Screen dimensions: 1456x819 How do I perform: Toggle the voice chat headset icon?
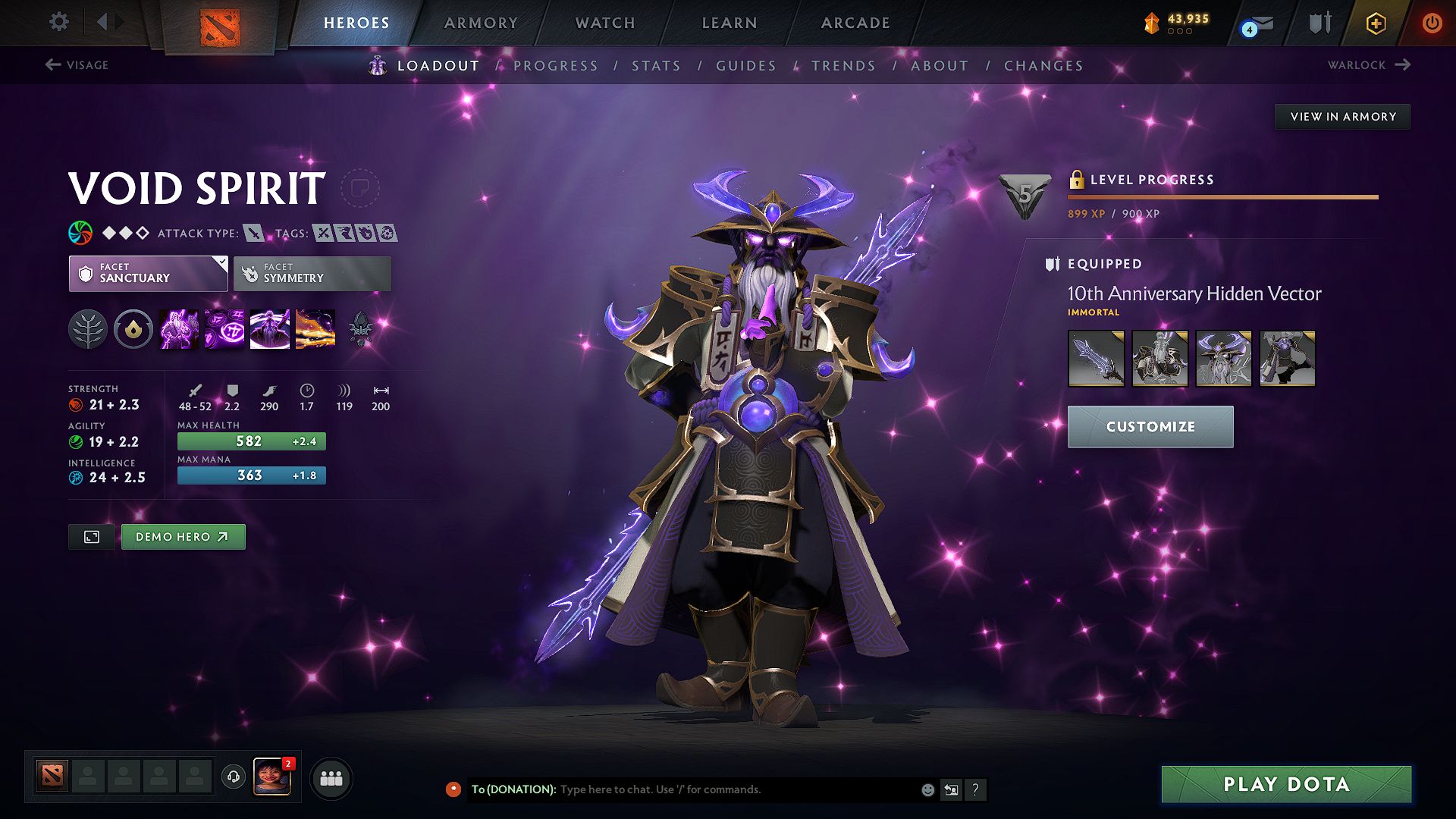coord(233,777)
